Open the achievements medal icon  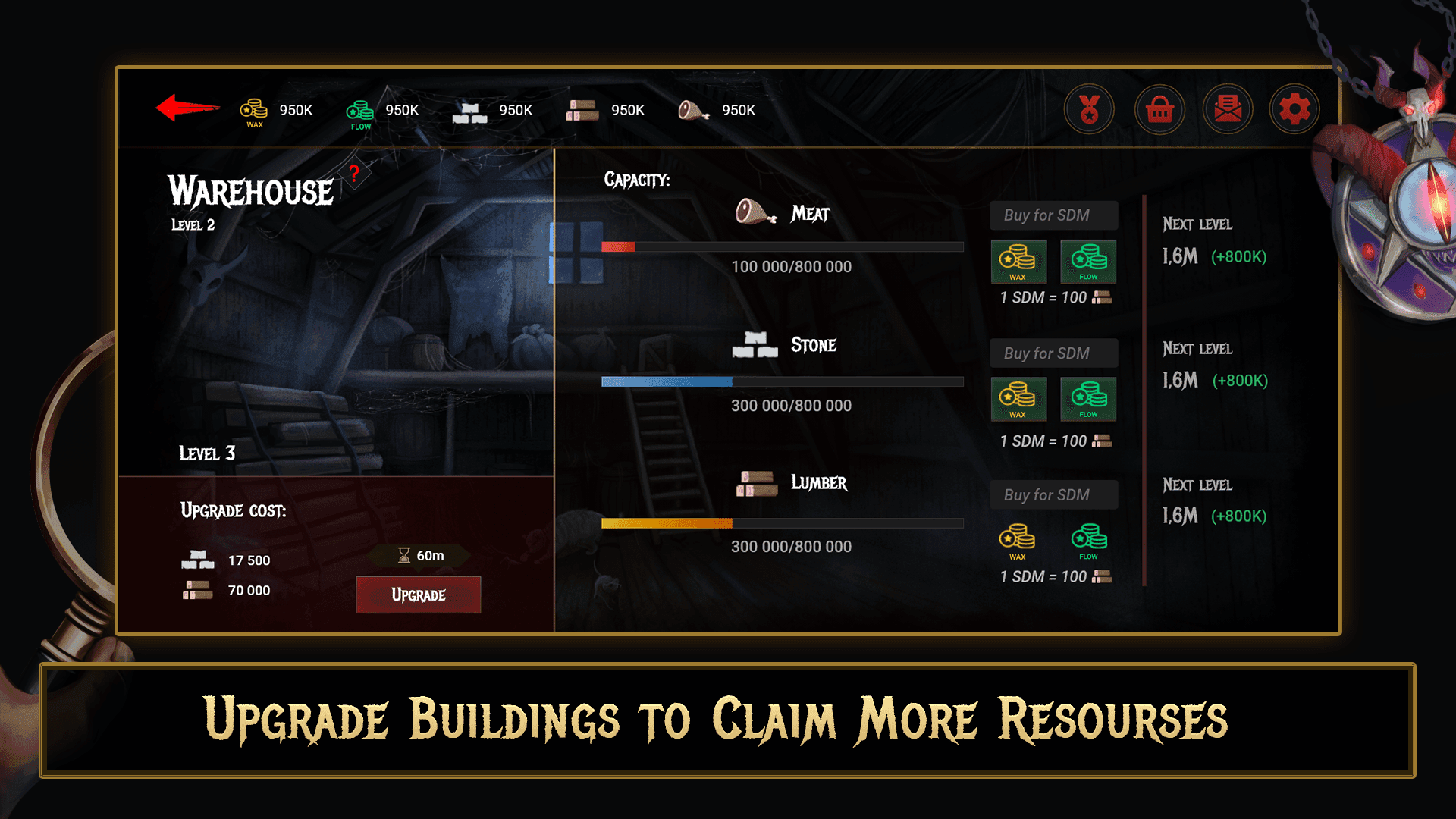pyautogui.click(x=1090, y=108)
